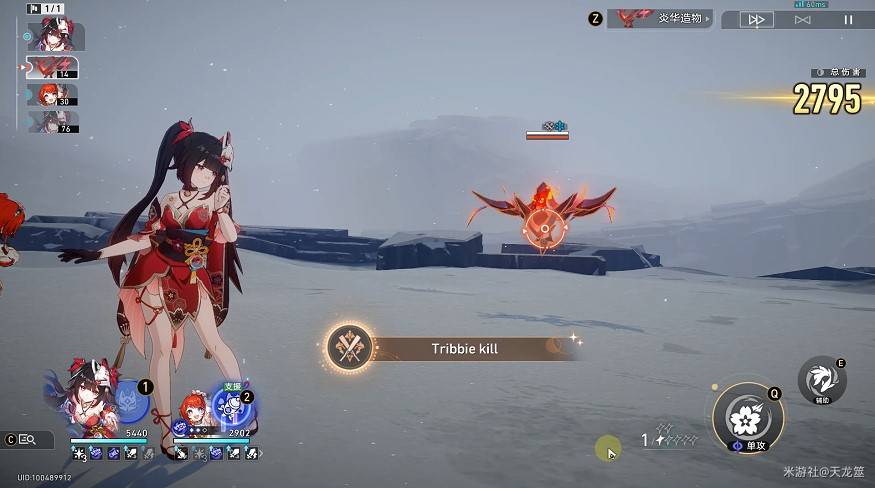Screen dimensions: 875x488
Task: Select the skill button above basic attack
Action: (x=821, y=380)
